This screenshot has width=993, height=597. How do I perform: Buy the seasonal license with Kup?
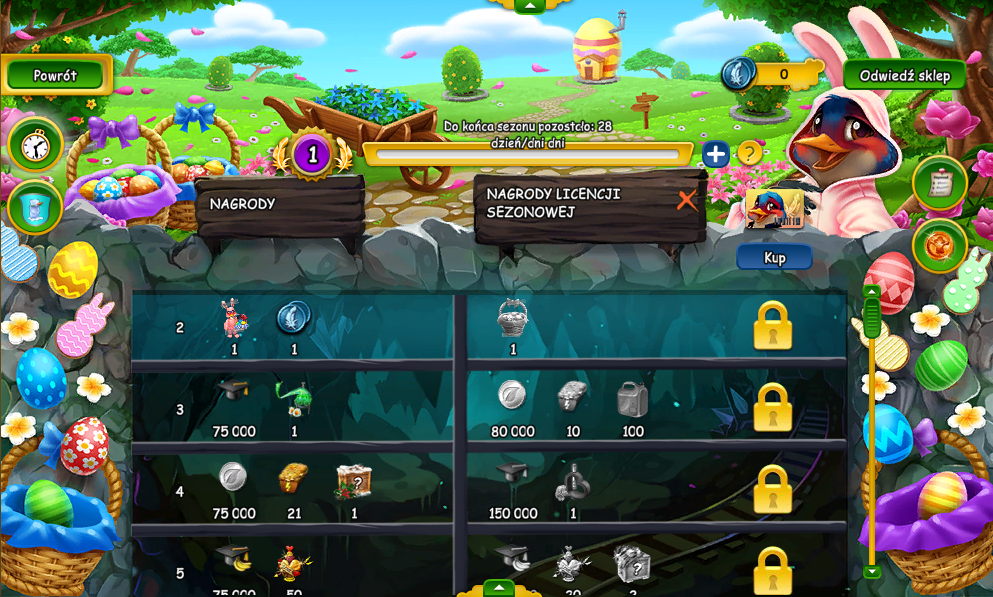[774, 257]
